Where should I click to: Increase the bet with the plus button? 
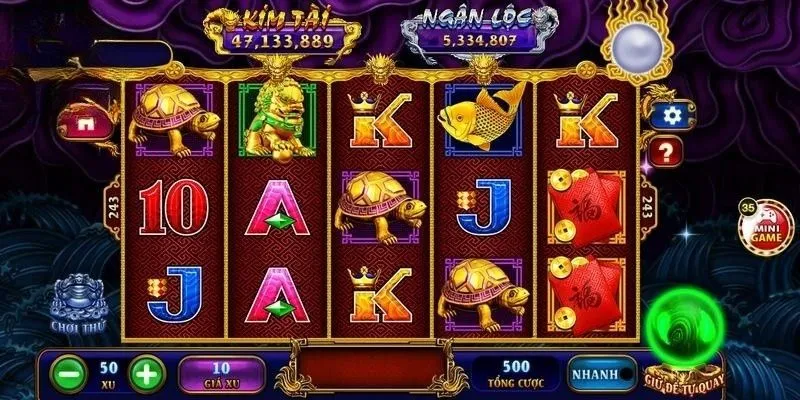[x=147, y=375]
